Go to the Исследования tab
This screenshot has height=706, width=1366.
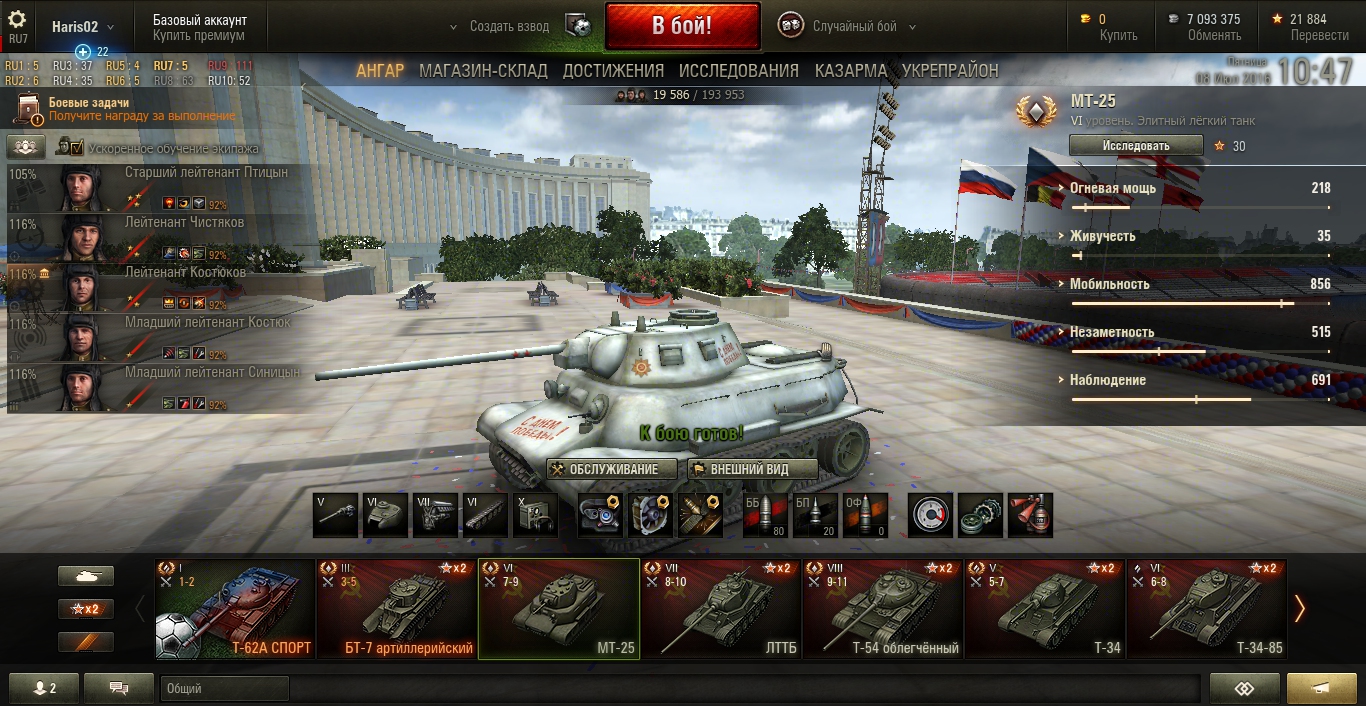tap(738, 71)
